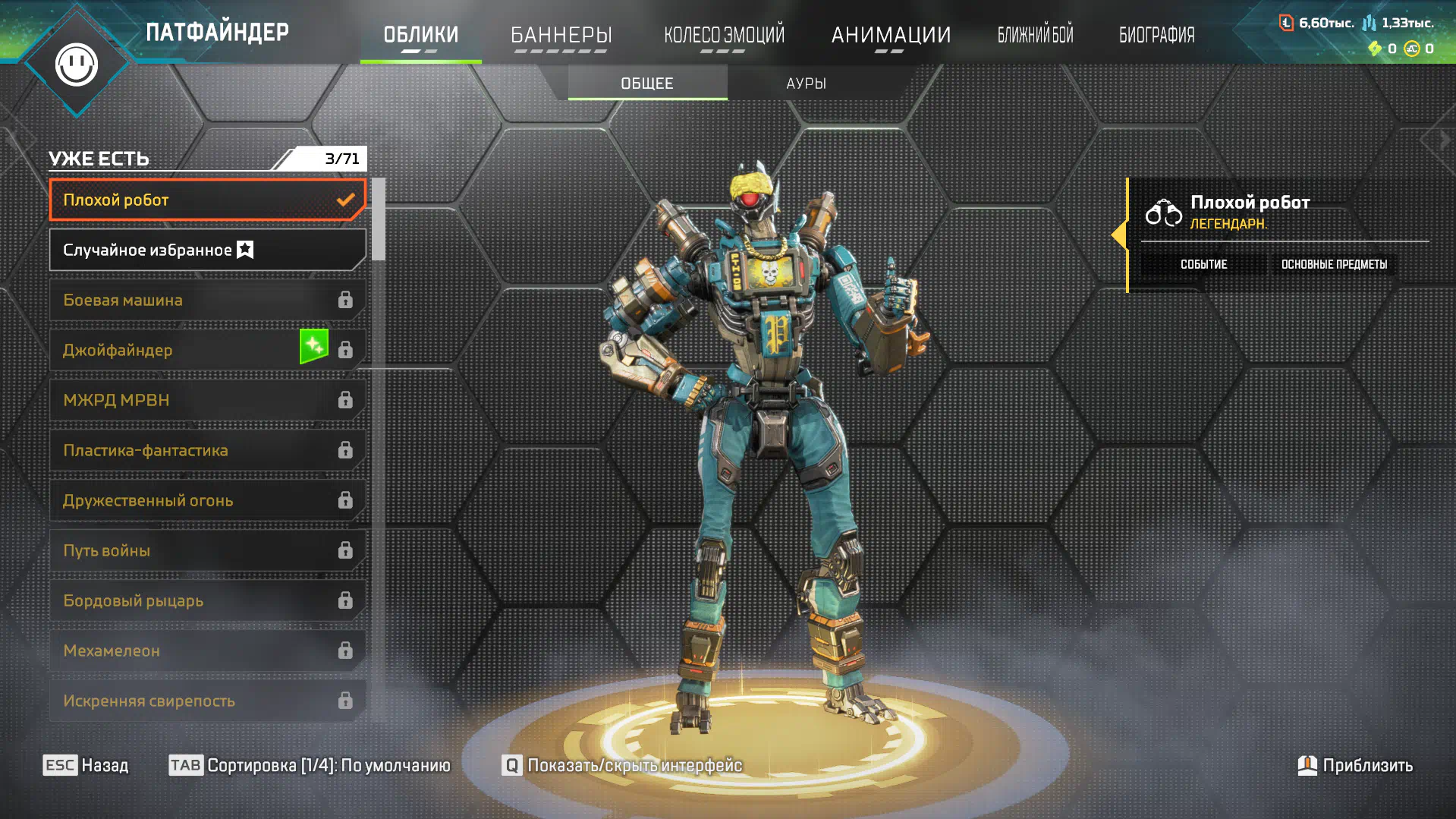Viewport: 1456px width, 819px height.
Task: Switch to the Ауры sub-tab
Action: point(806,83)
